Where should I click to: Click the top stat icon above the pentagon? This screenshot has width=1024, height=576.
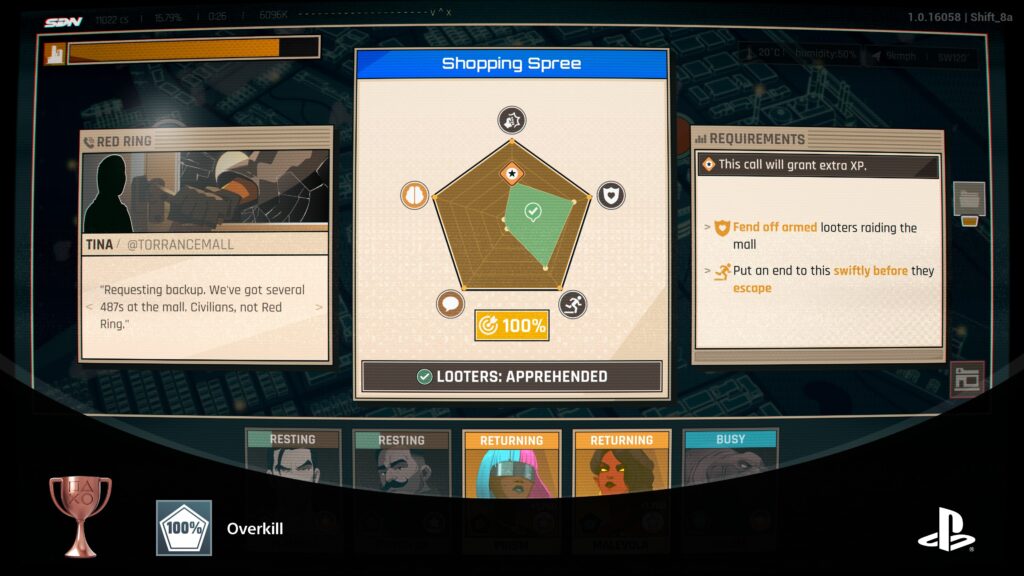coord(512,121)
